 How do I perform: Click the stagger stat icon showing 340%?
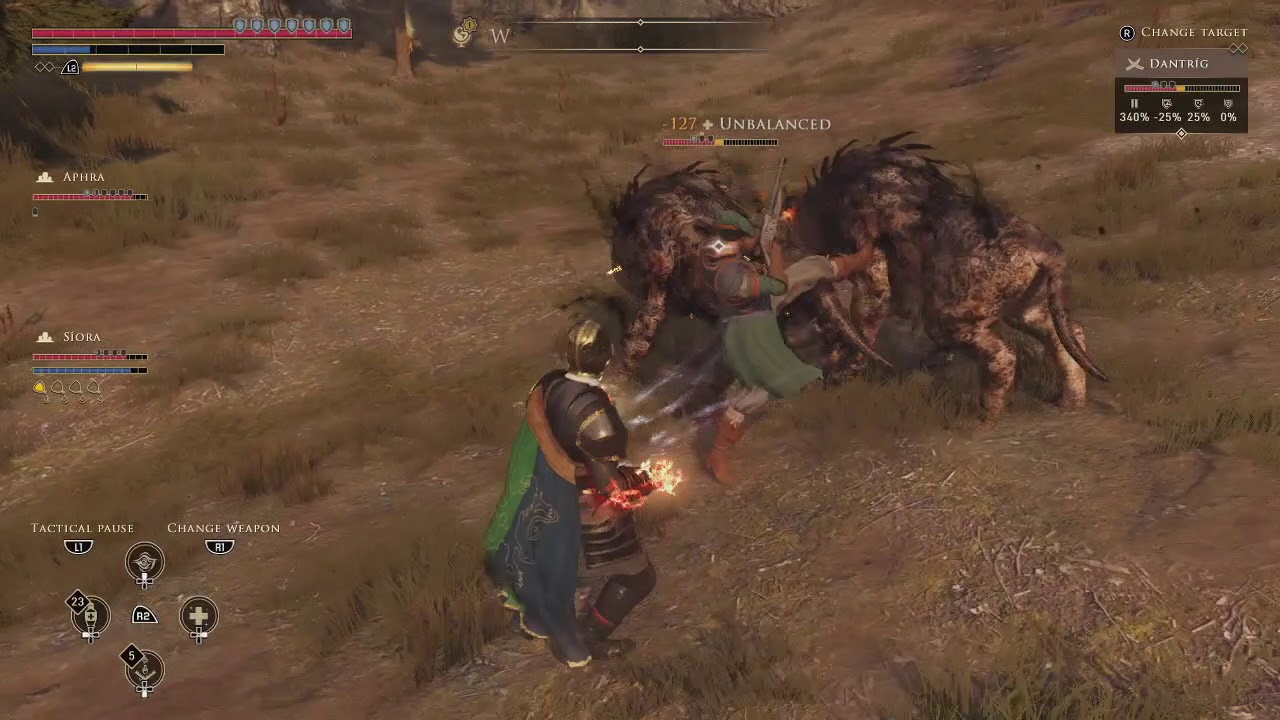coord(1135,104)
